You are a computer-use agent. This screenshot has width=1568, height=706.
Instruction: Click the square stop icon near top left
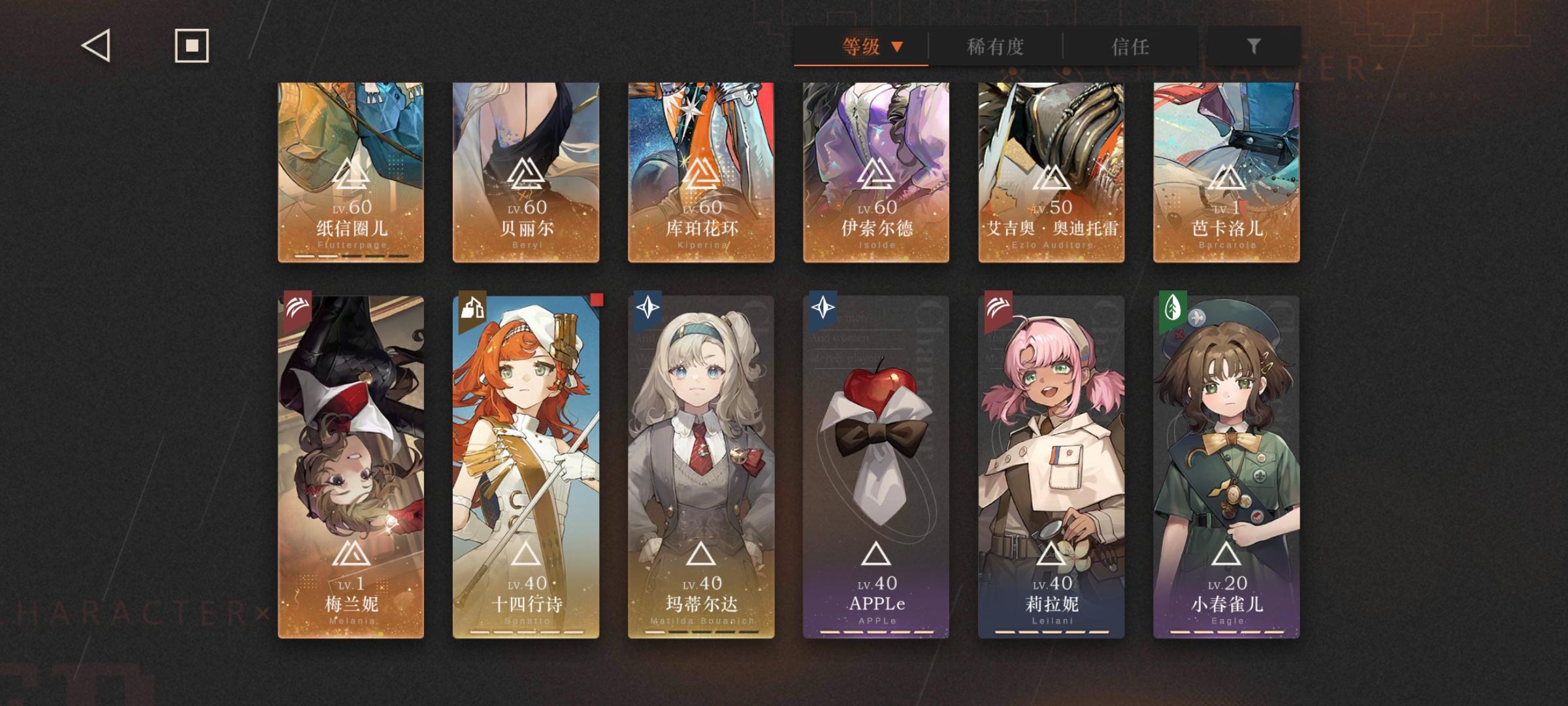coord(193,46)
